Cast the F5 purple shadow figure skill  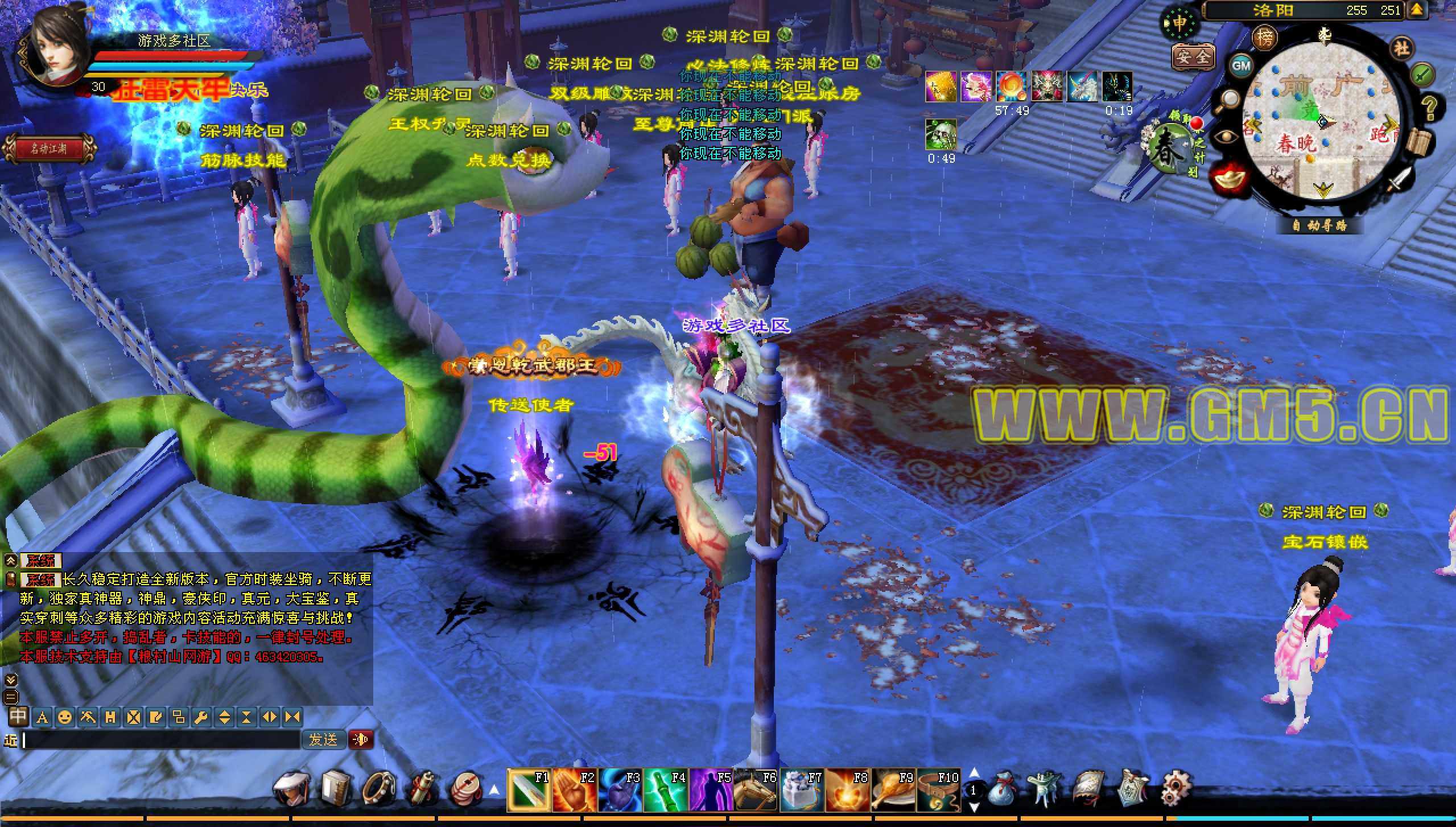click(710, 790)
